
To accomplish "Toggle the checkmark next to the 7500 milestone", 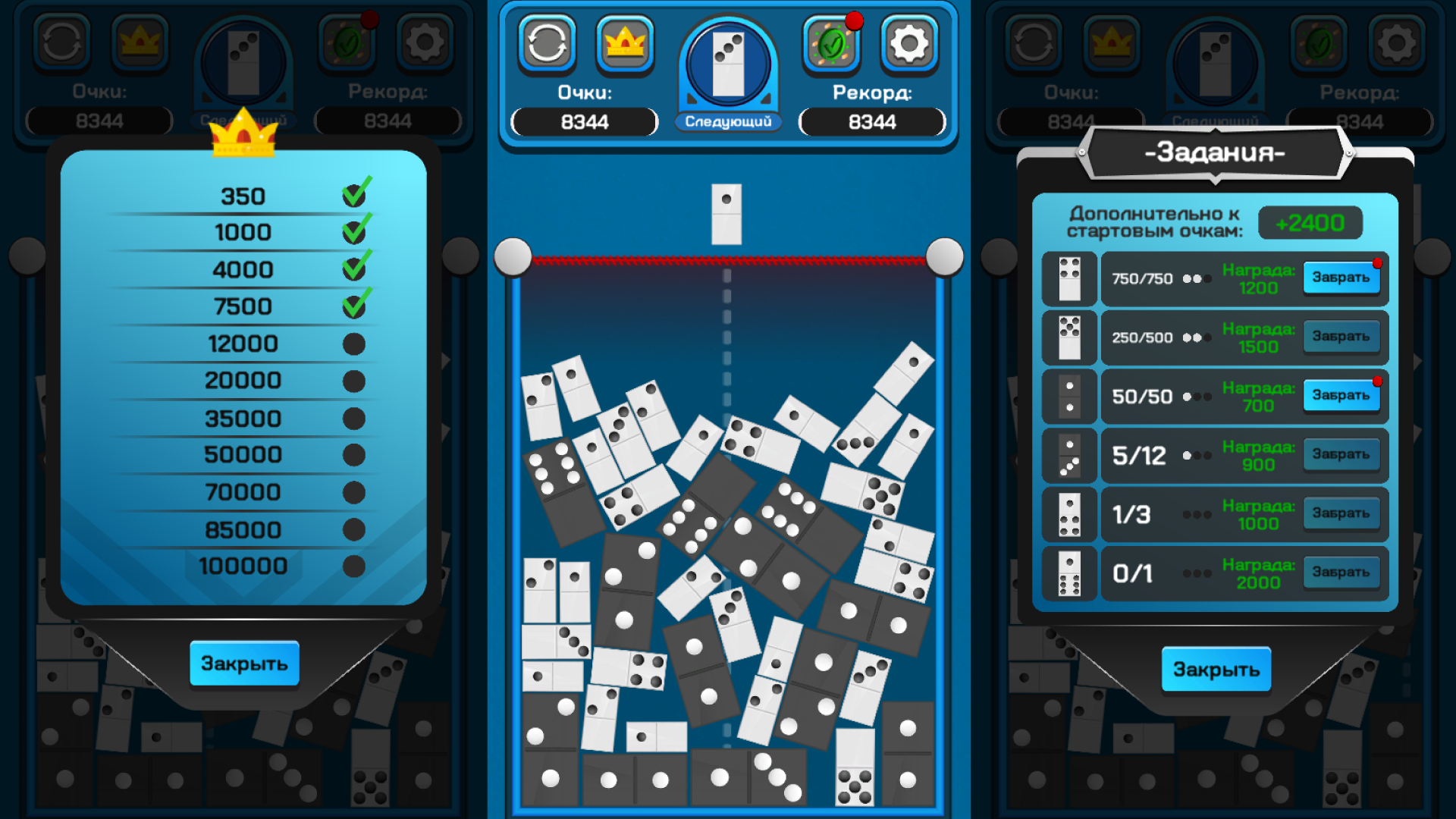I will (353, 305).
